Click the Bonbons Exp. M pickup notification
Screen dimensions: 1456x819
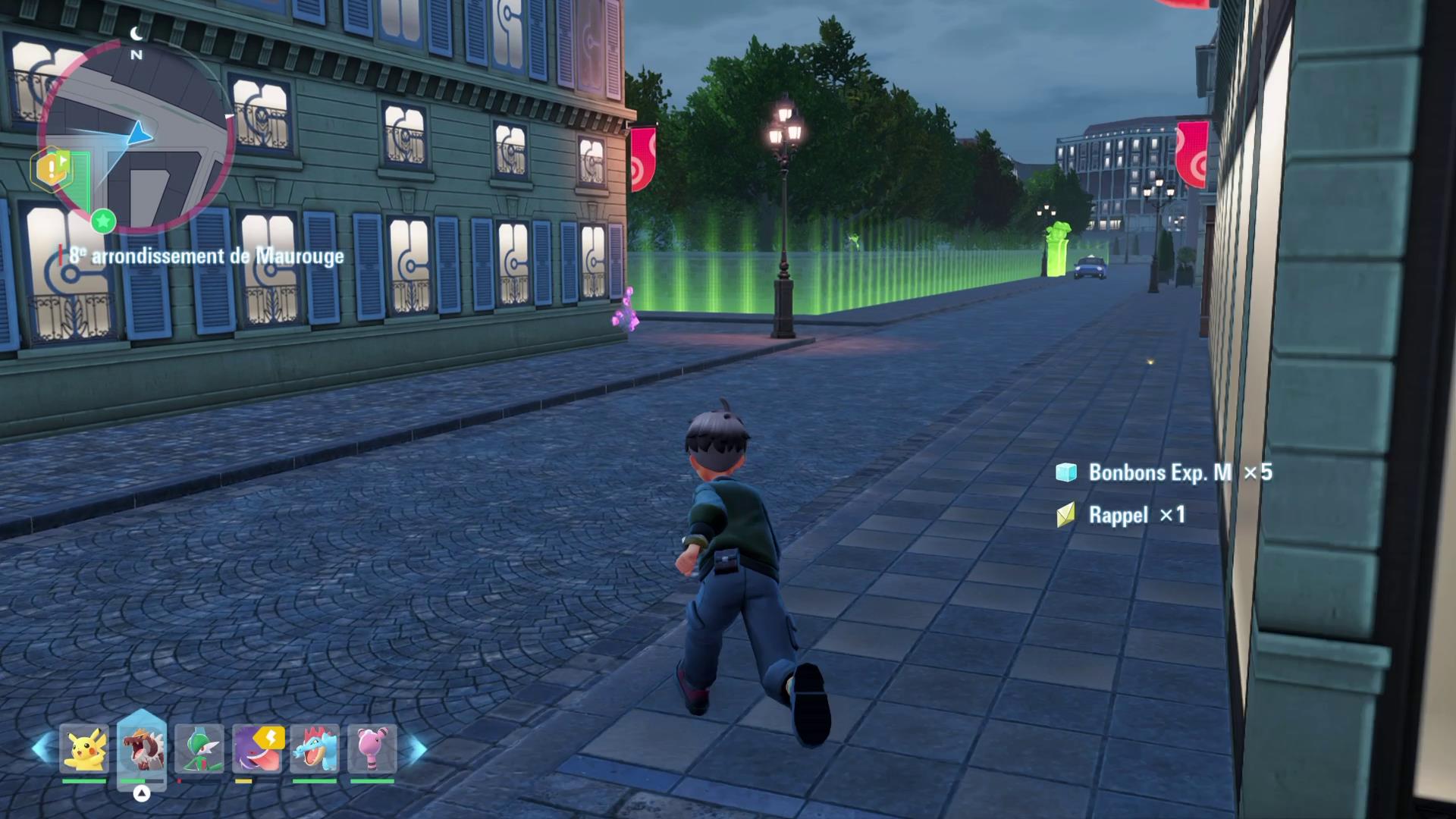pos(1163,472)
